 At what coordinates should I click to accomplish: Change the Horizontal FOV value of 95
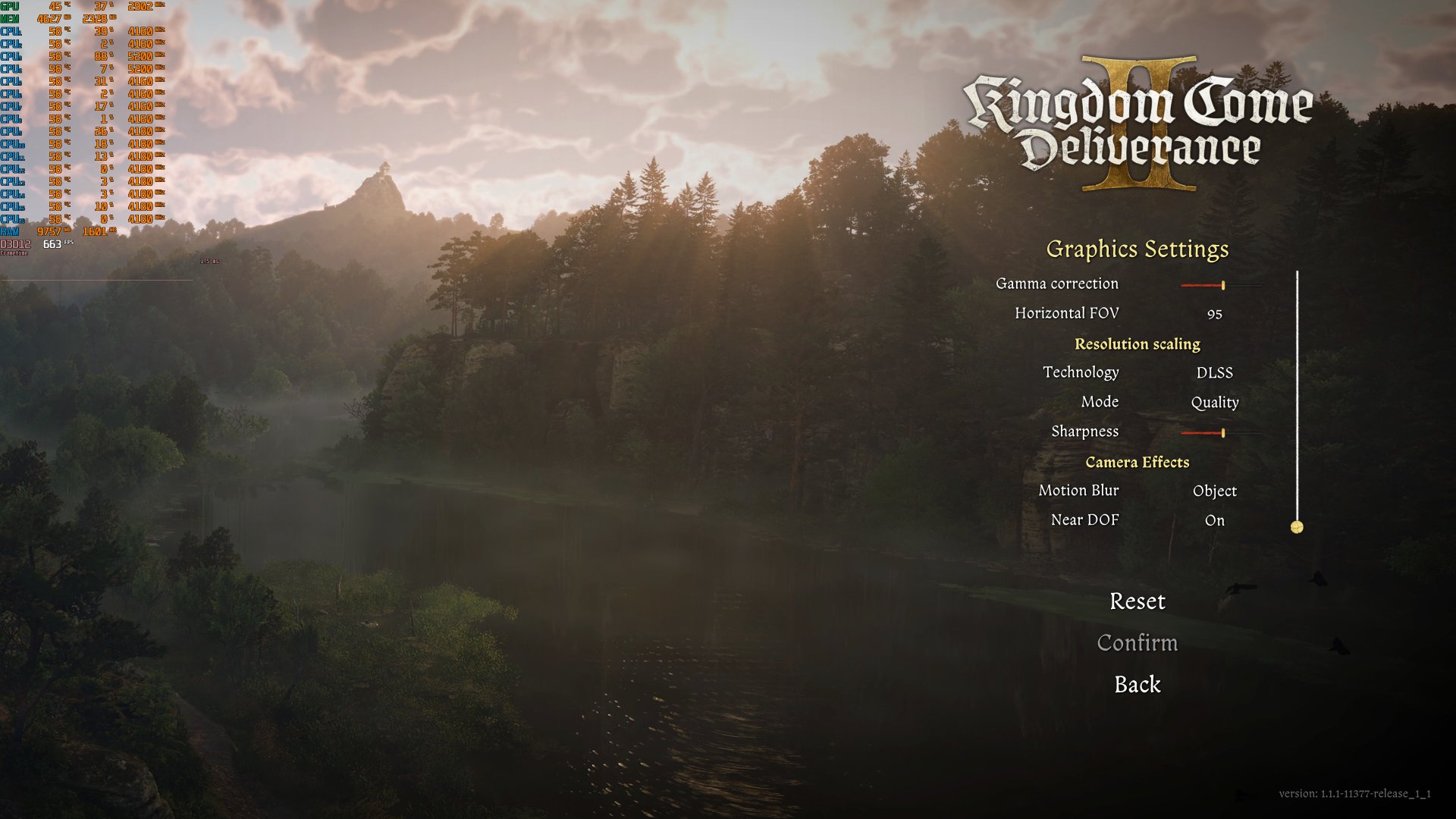point(1214,313)
